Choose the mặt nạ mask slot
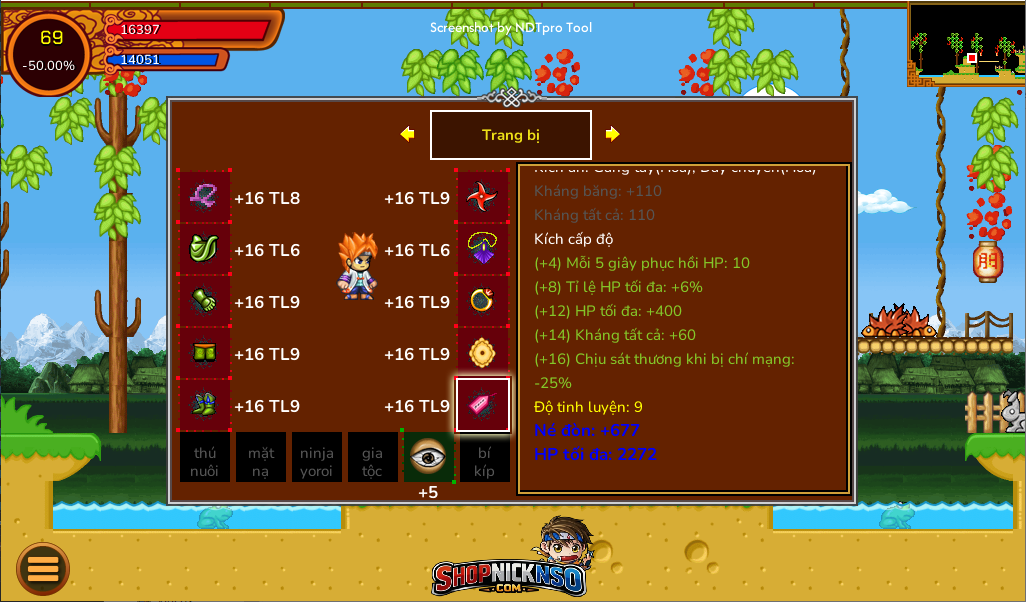1026x602 pixels. tap(261, 457)
